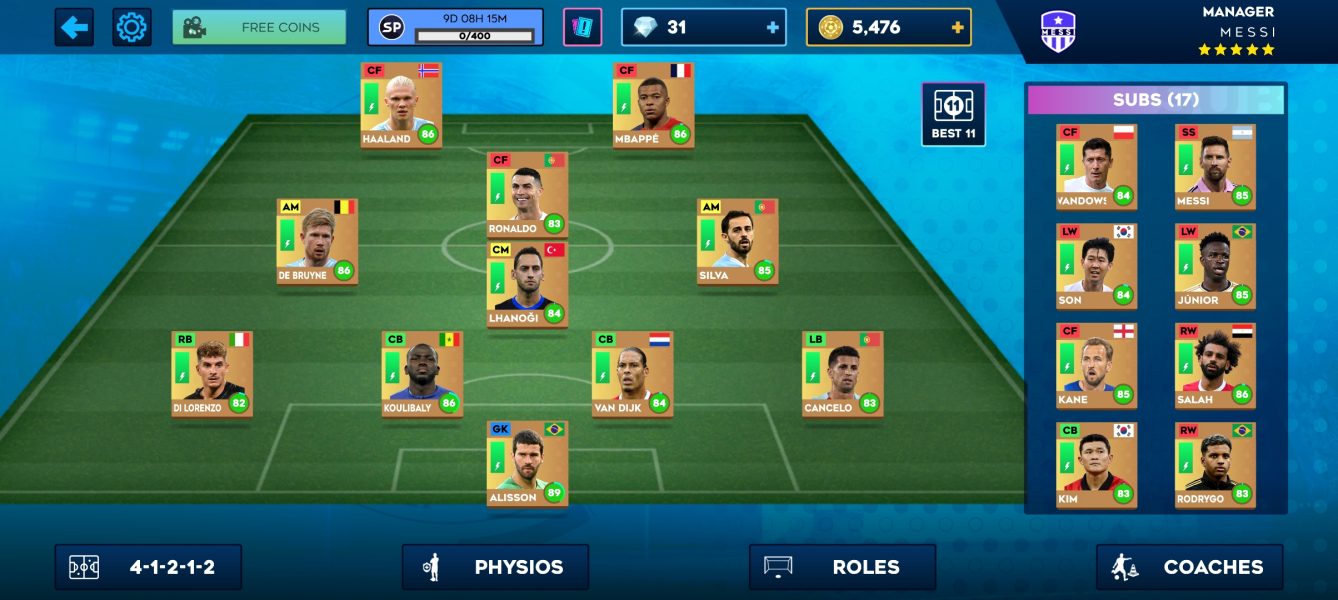Go back using the arrow button
The height and width of the screenshot is (600, 1338).
pos(74,27)
